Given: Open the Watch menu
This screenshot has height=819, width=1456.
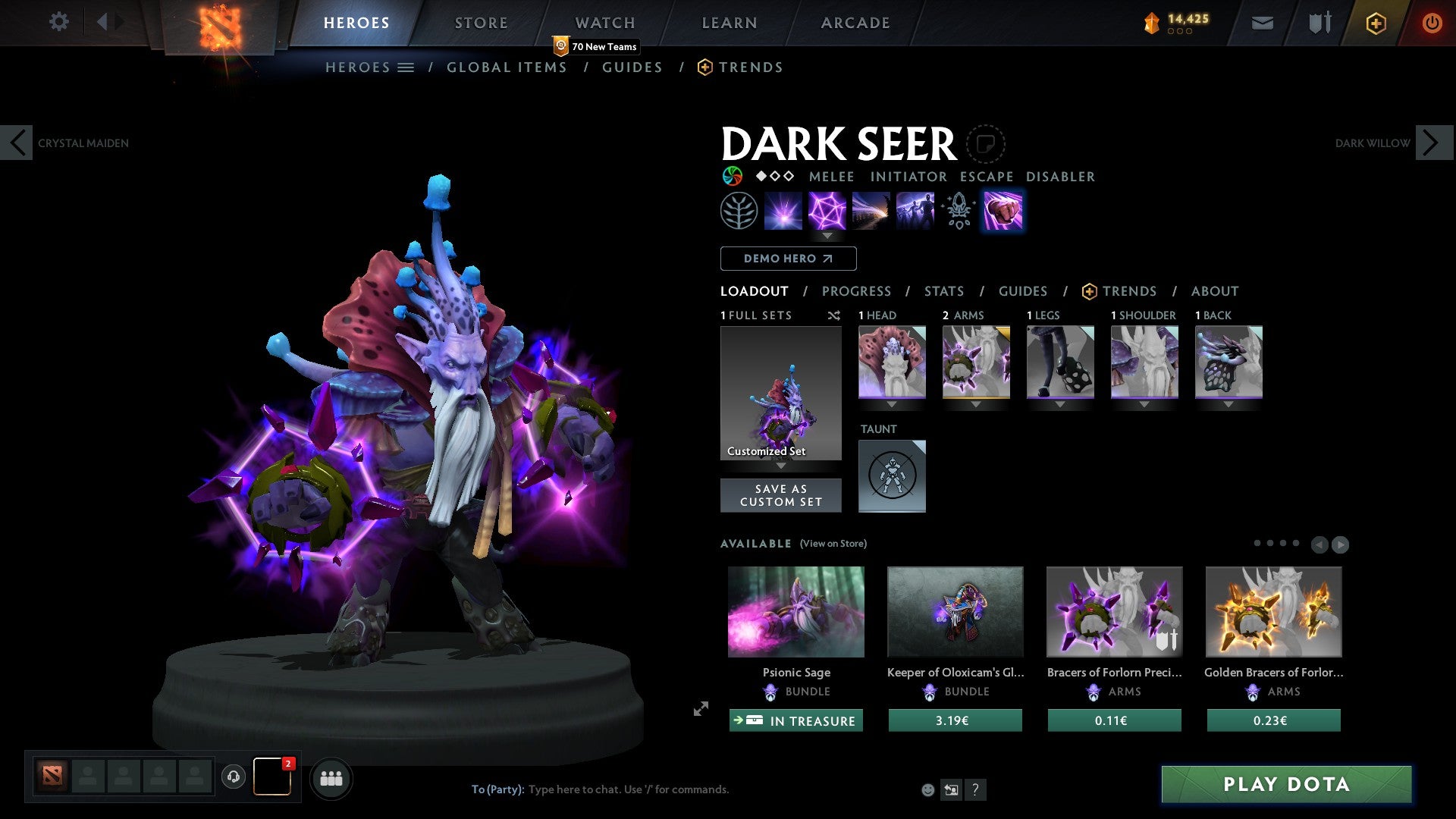Looking at the screenshot, I should (604, 23).
